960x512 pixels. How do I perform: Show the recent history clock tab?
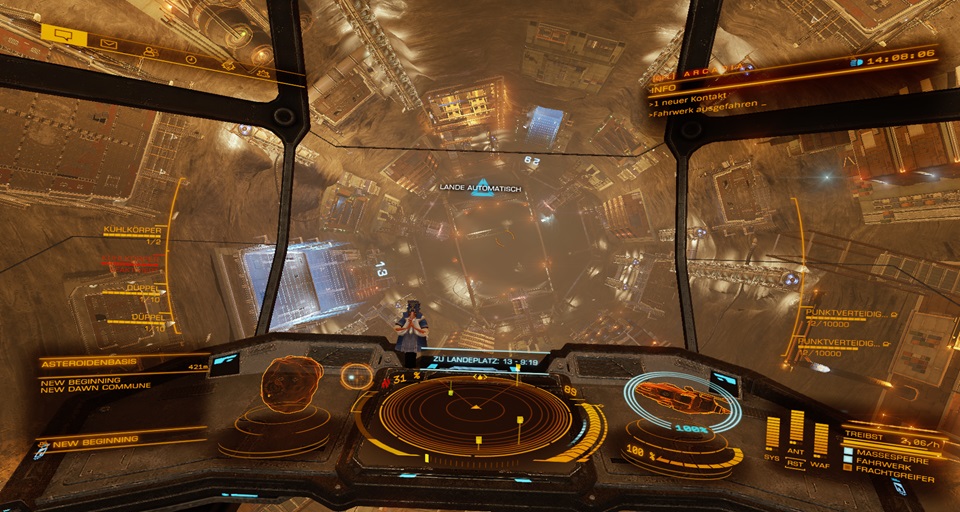tap(192, 59)
